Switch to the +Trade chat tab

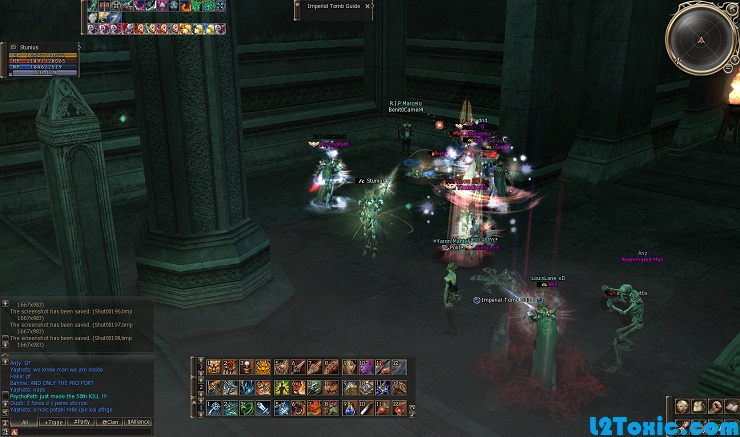pyautogui.click(x=52, y=422)
